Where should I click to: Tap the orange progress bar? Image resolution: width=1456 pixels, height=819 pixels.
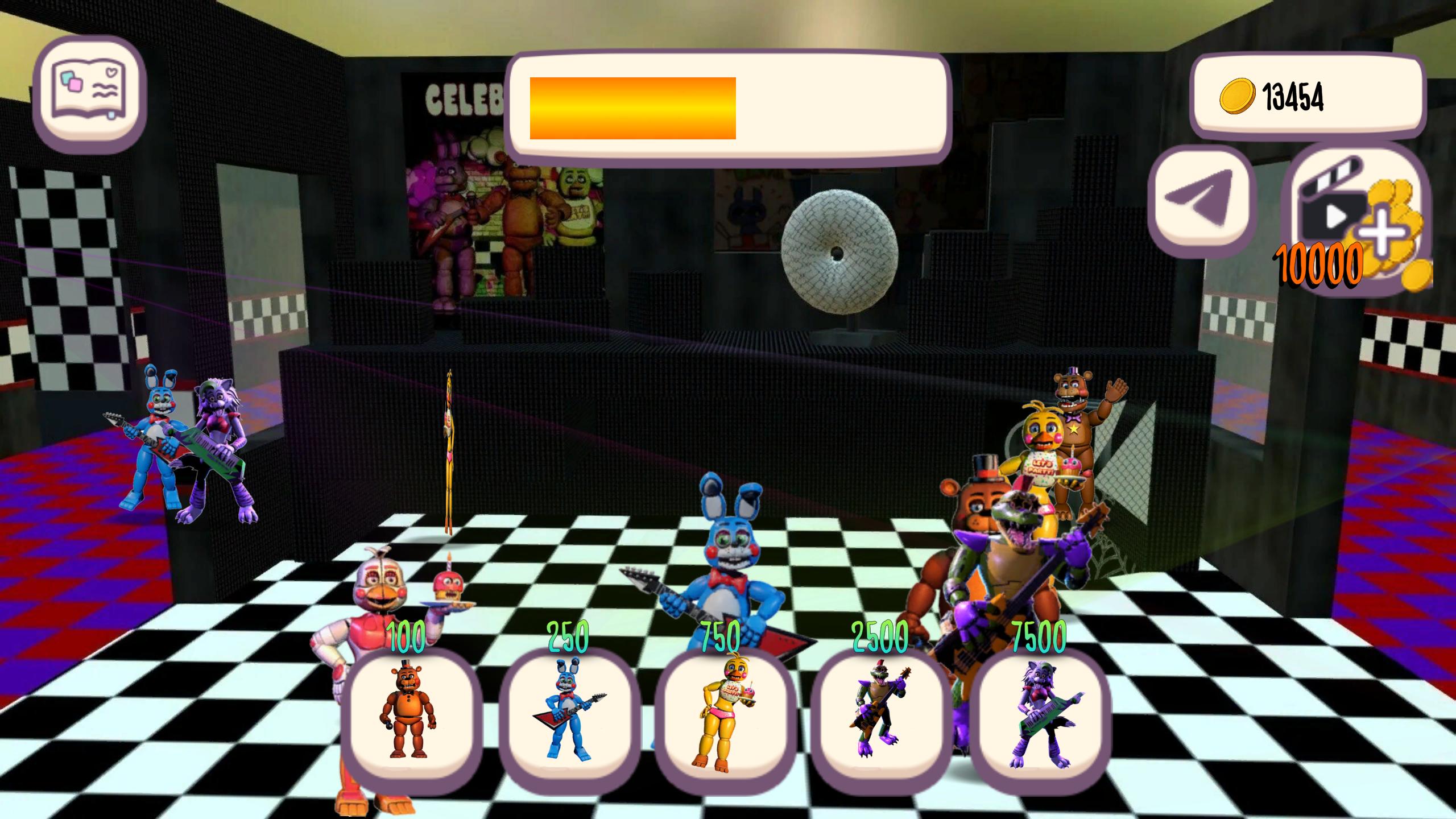coord(631,108)
